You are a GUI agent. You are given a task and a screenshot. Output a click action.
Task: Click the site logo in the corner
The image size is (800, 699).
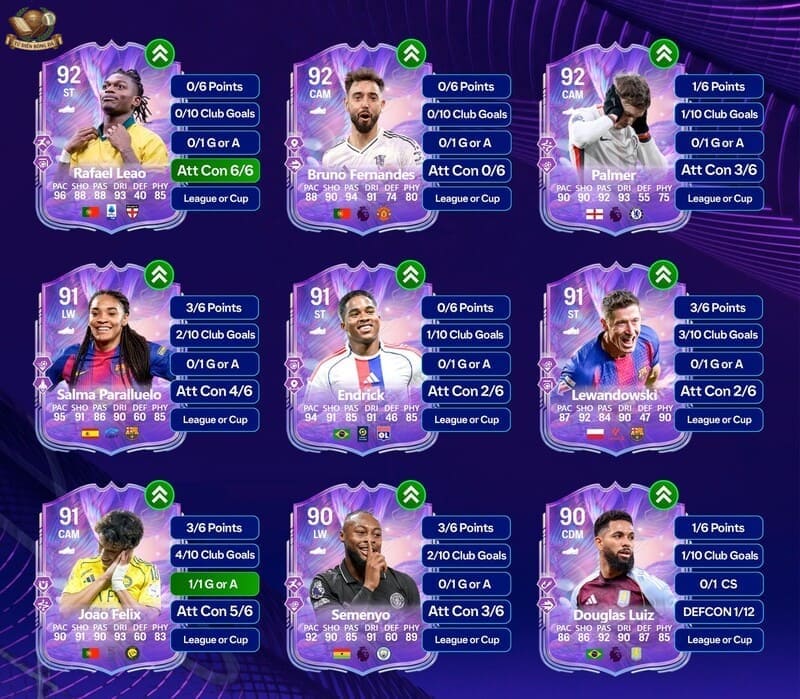tap(33, 28)
